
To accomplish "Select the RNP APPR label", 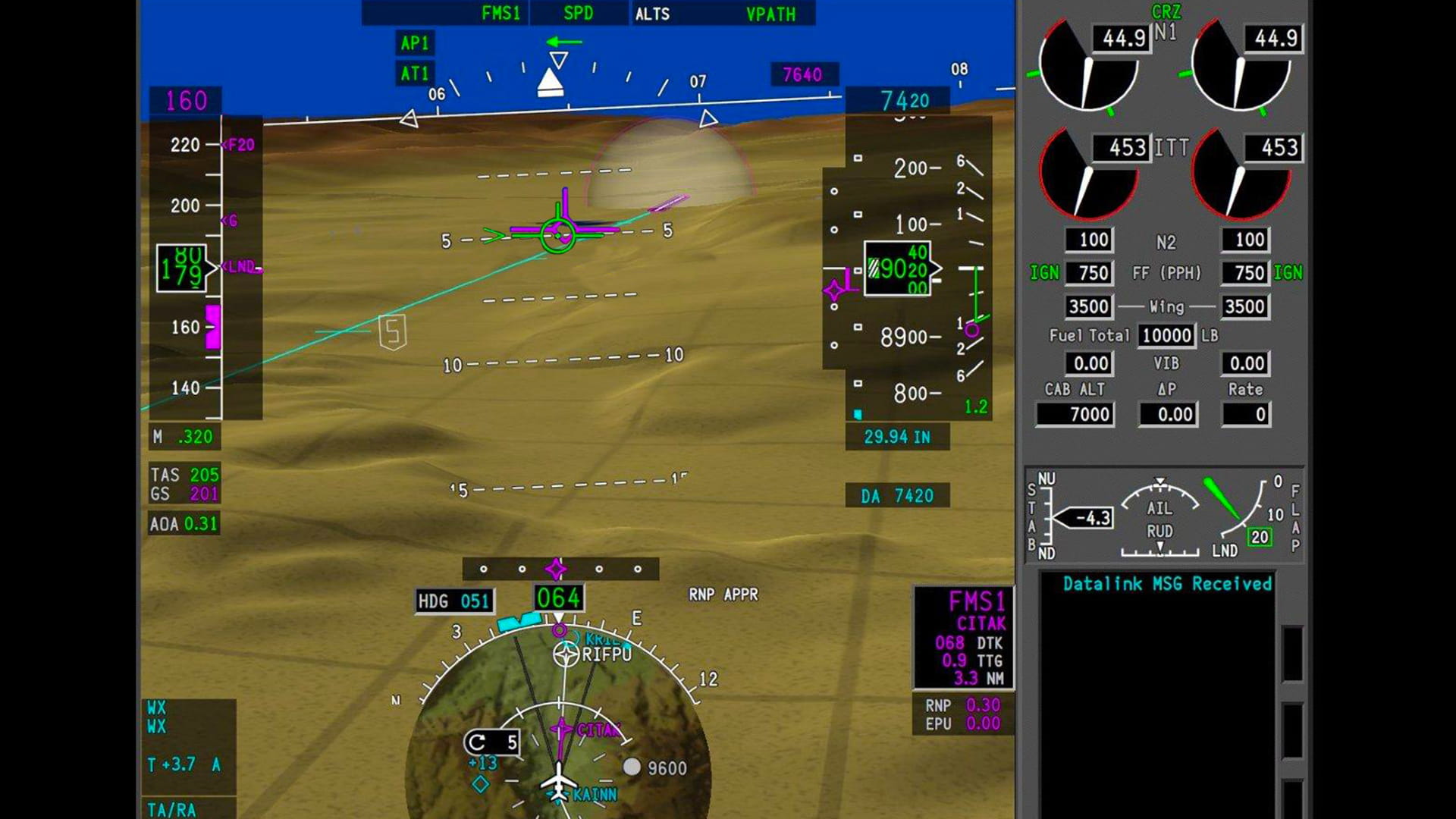I will point(723,595).
